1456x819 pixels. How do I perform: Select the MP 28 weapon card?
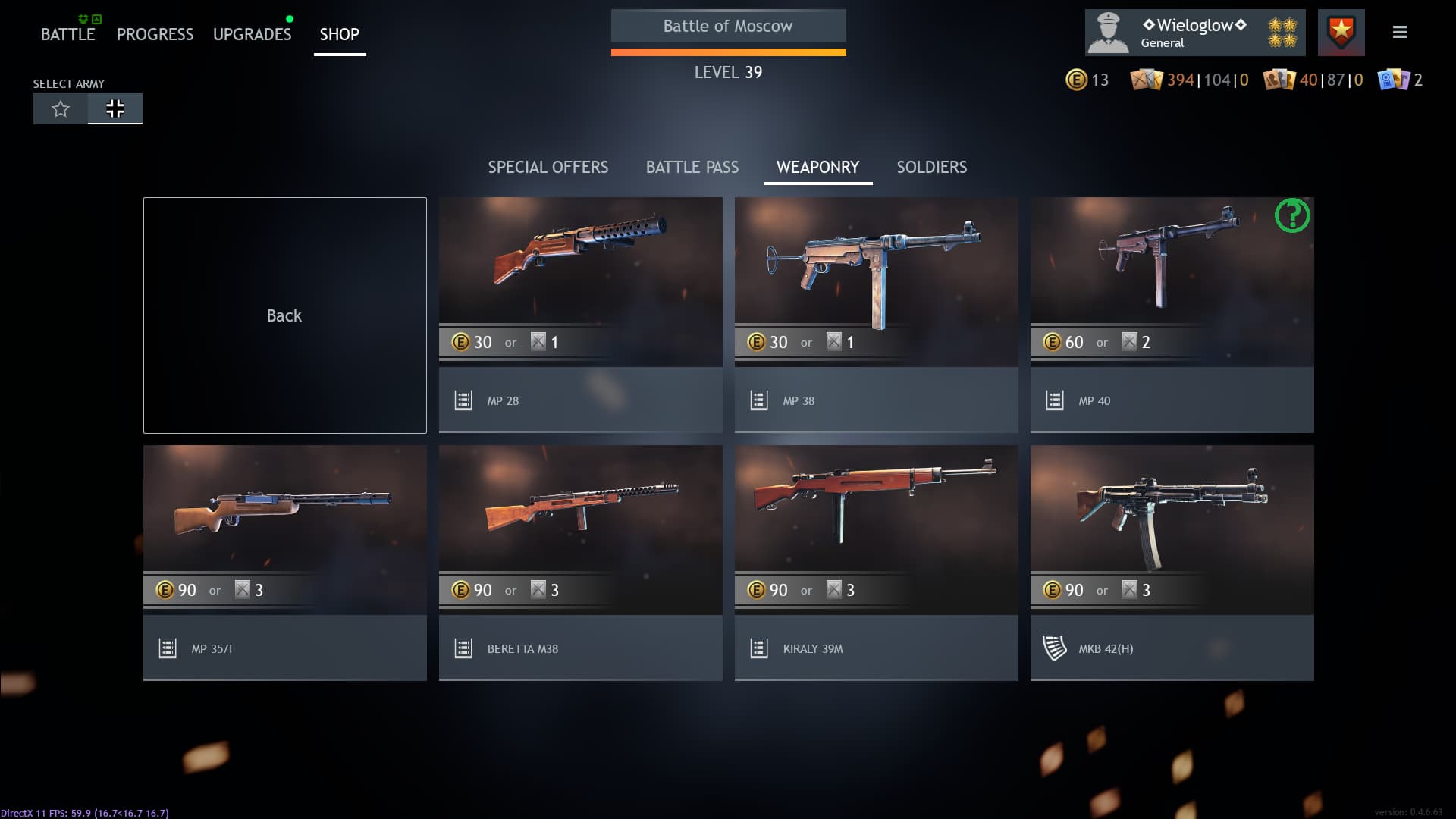coord(580,315)
